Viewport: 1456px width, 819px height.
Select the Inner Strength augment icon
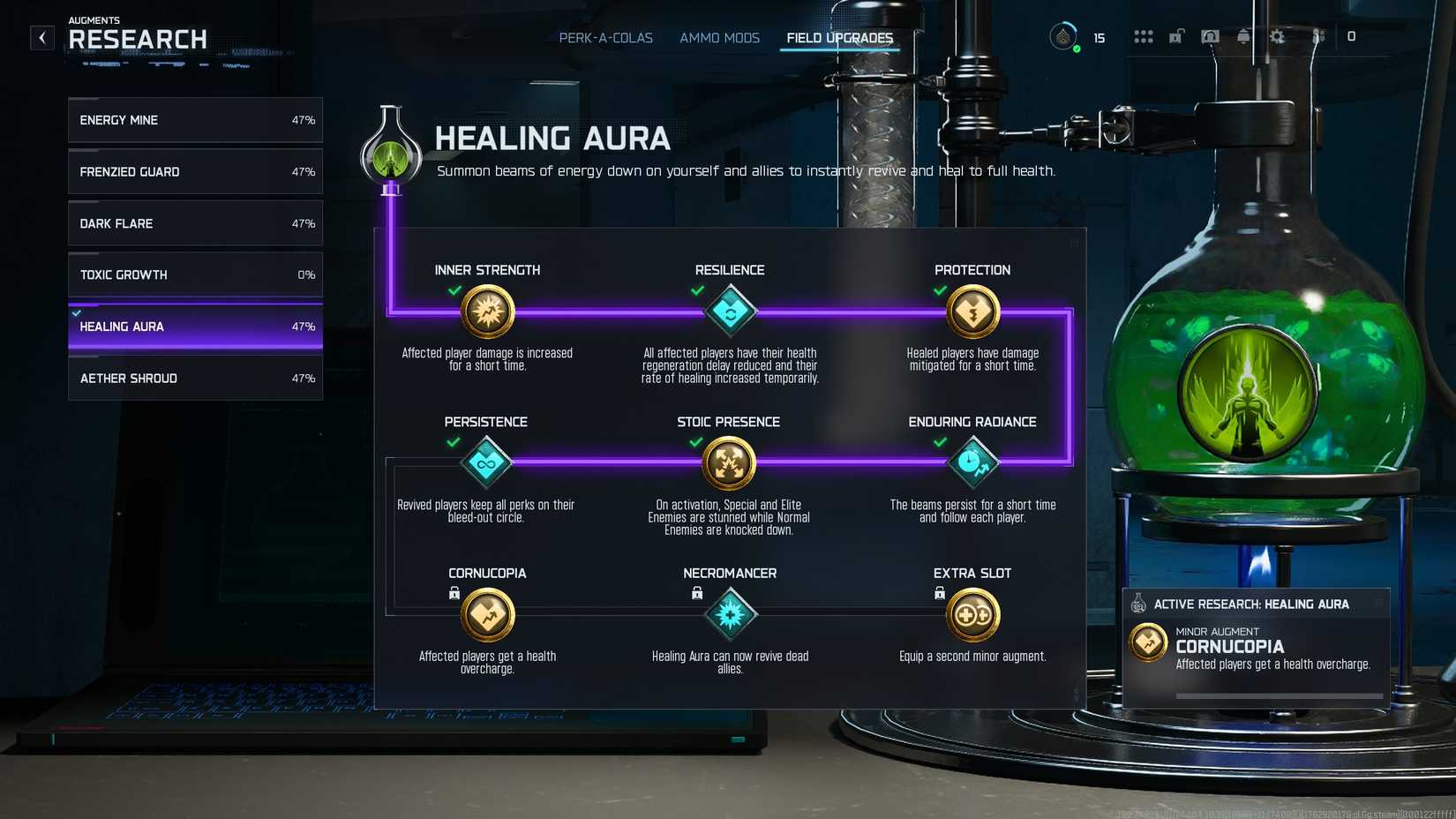pos(487,312)
